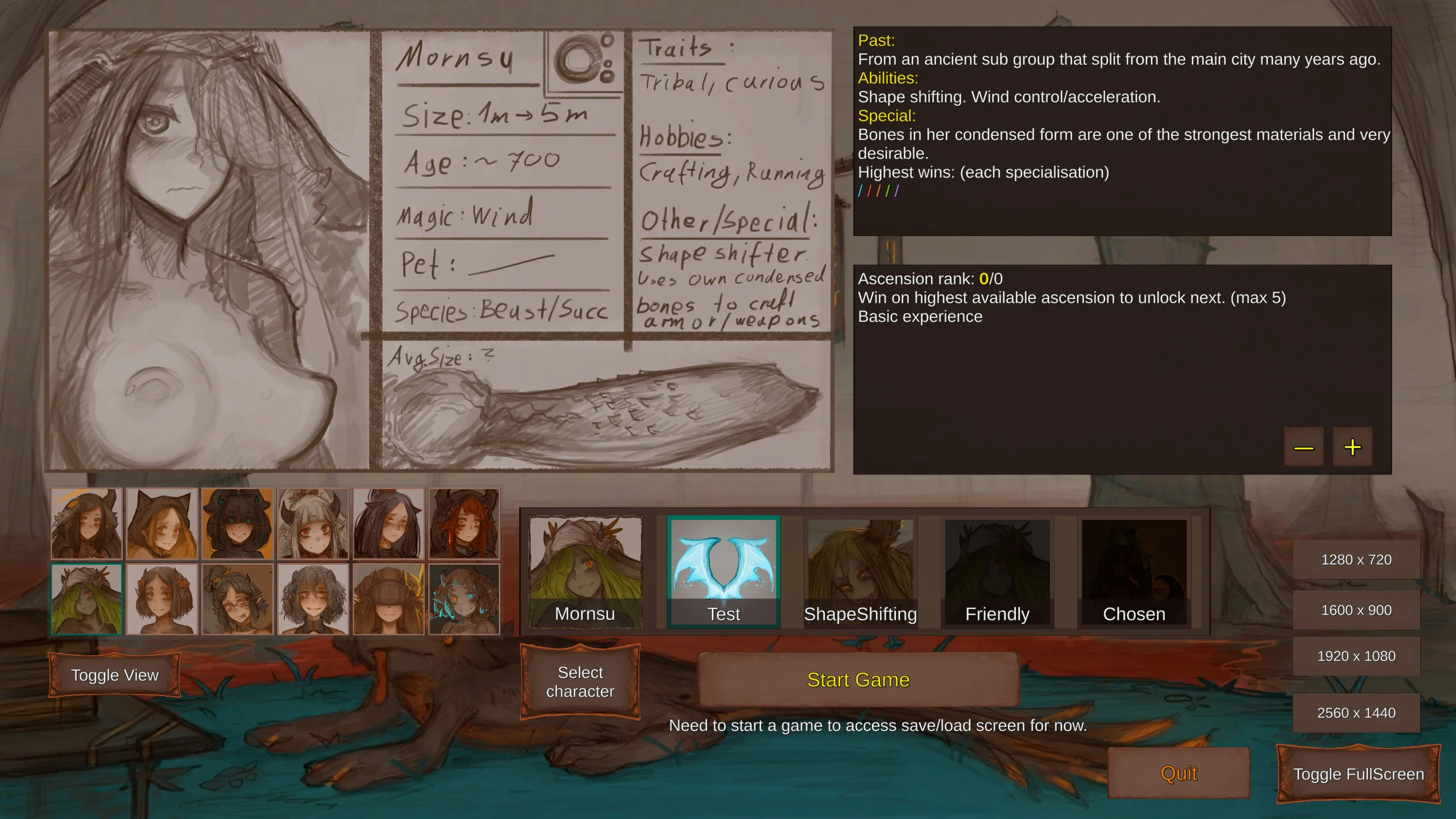The height and width of the screenshot is (819, 1456).
Task: Start the game
Action: pyautogui.click(x=858, y=680)
